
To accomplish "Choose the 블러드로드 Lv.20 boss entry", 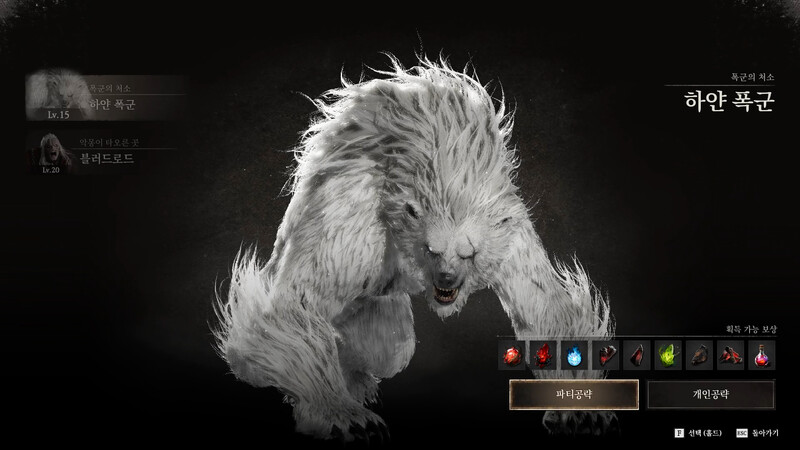I will pos(105,153).
